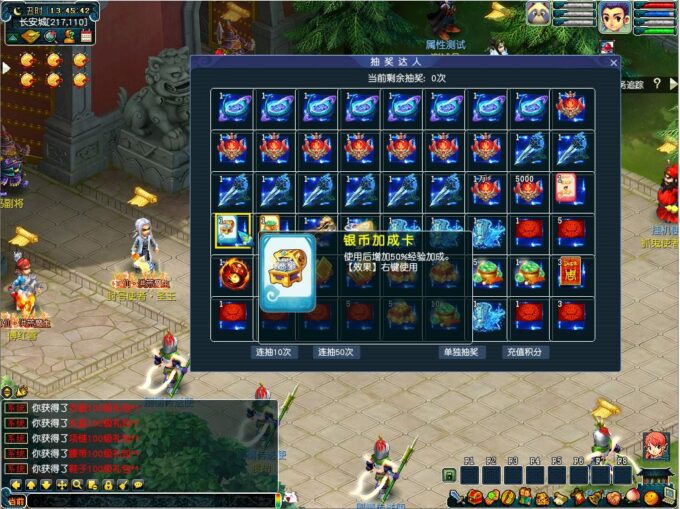
Task: Click the gold ingot icon under map name
Action: [30, 37]
